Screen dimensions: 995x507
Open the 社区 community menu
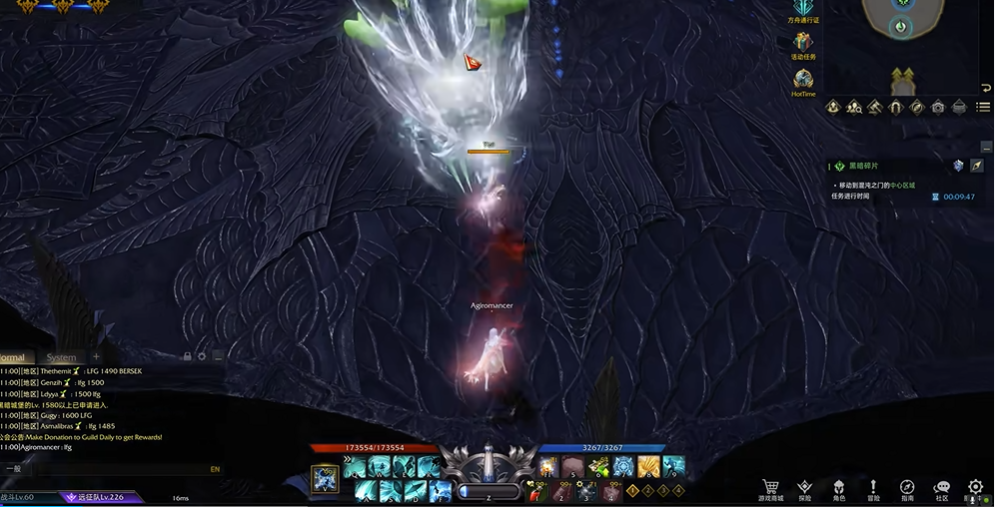coord(942,489)
